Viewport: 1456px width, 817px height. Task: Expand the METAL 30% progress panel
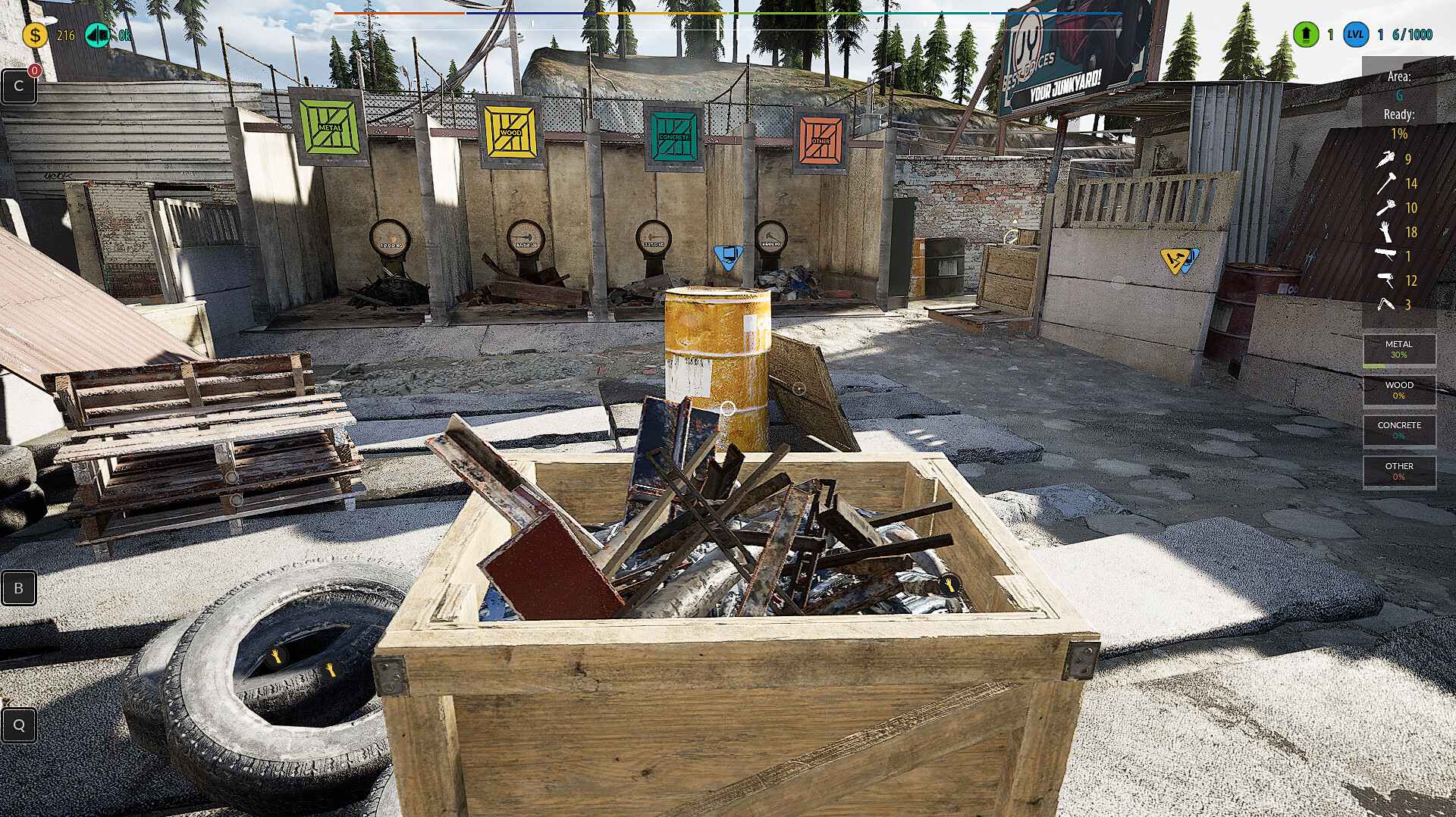tap(1399, 349)
